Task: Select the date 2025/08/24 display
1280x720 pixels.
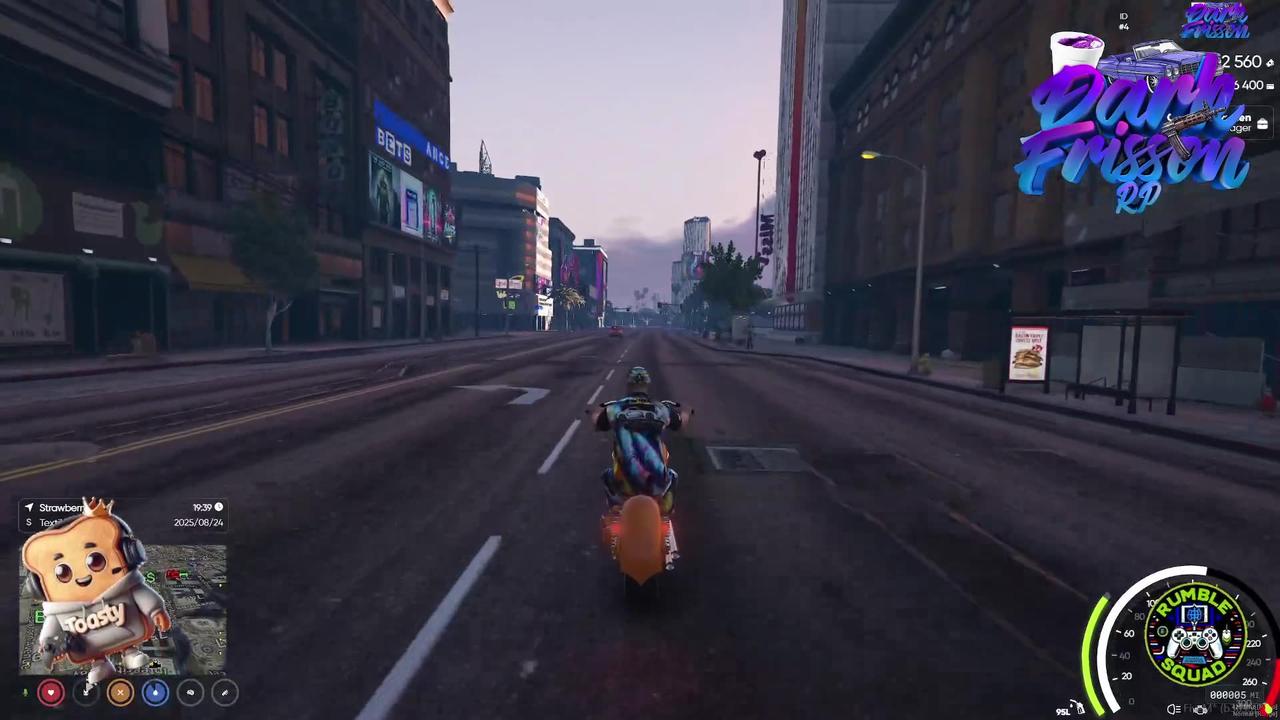Action: [x=197, y=522]
